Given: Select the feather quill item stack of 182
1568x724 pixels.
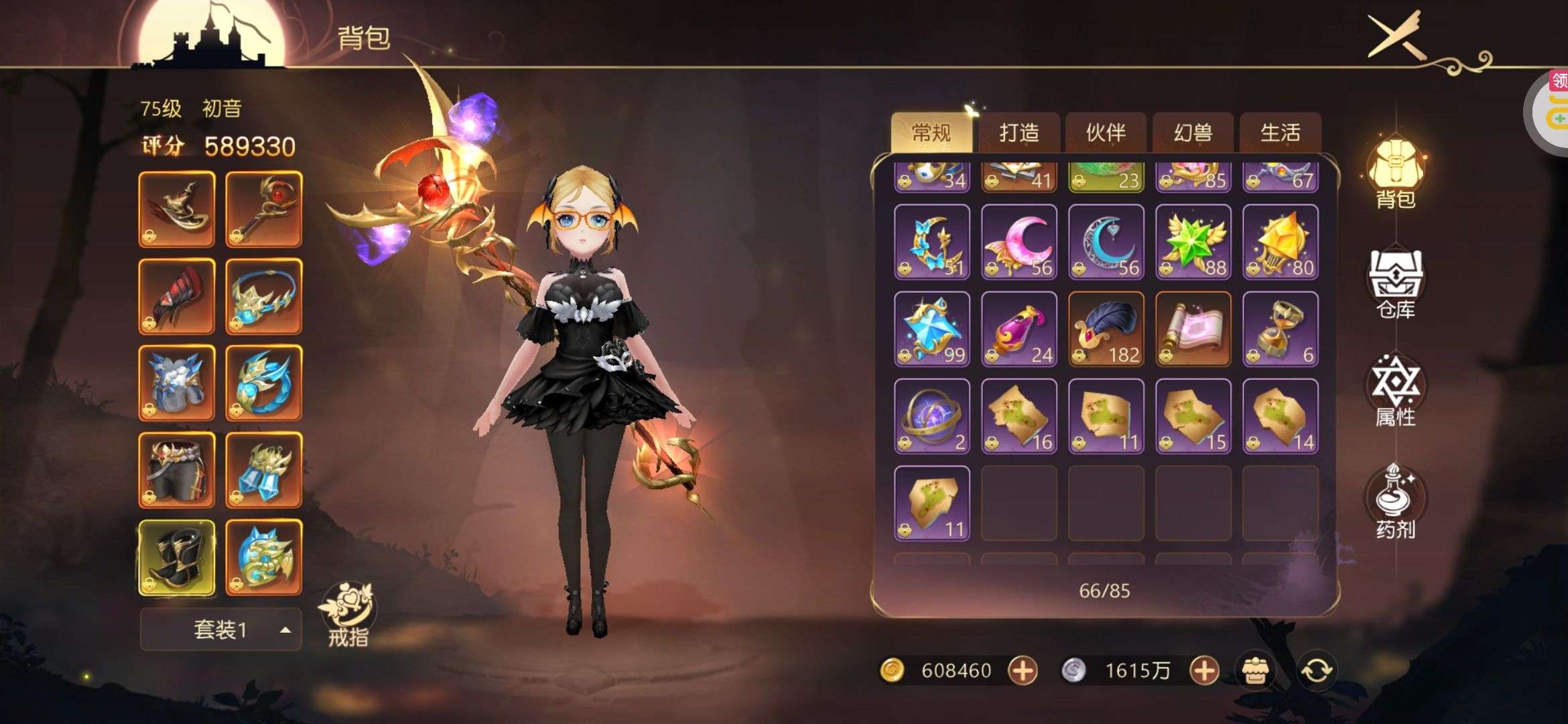Looking at the screenshot, I should (1106, 329).
